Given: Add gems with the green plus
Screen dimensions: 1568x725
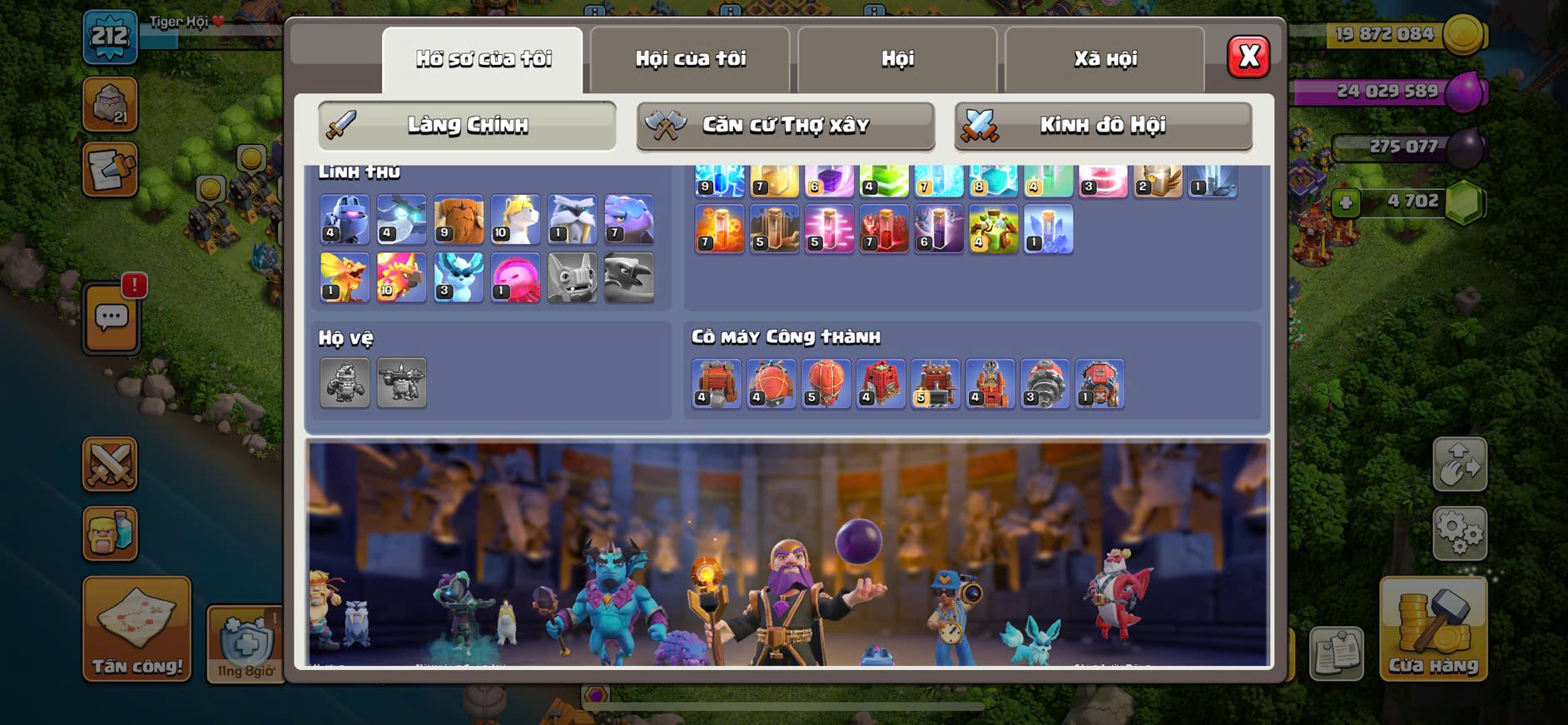Looking at the screenshot, I should pos(1345,202).
